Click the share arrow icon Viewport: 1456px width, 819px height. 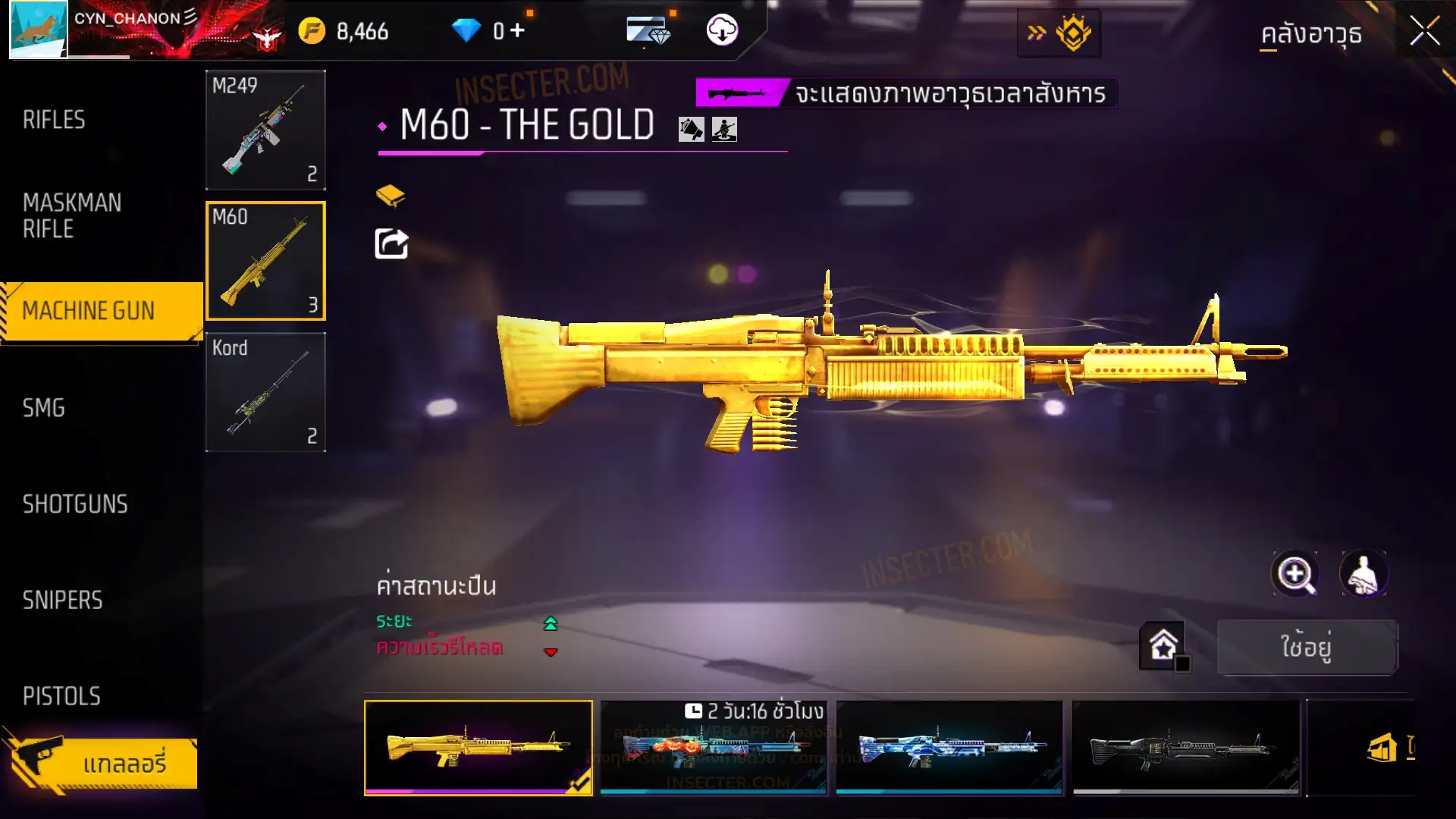391,244
